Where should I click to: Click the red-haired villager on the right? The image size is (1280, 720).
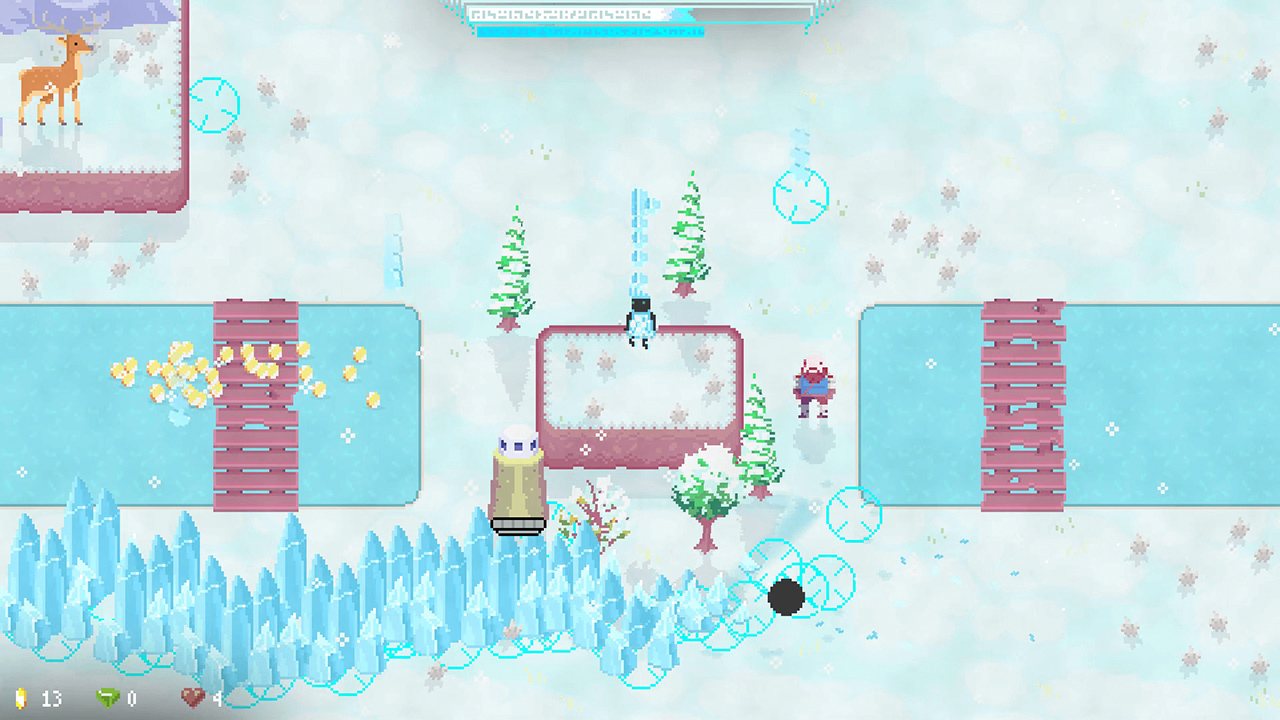812,385
